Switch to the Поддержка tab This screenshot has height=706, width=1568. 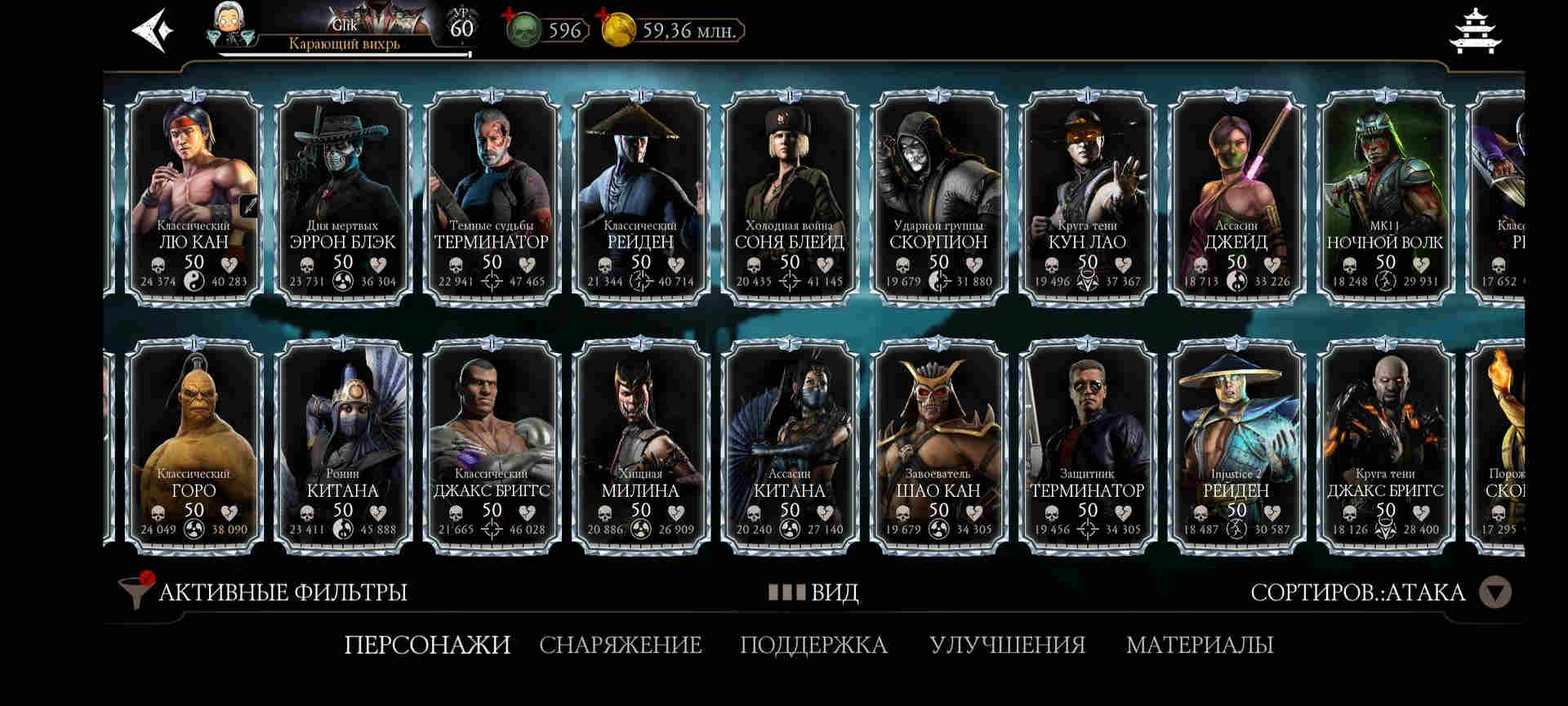coord(813,645)
